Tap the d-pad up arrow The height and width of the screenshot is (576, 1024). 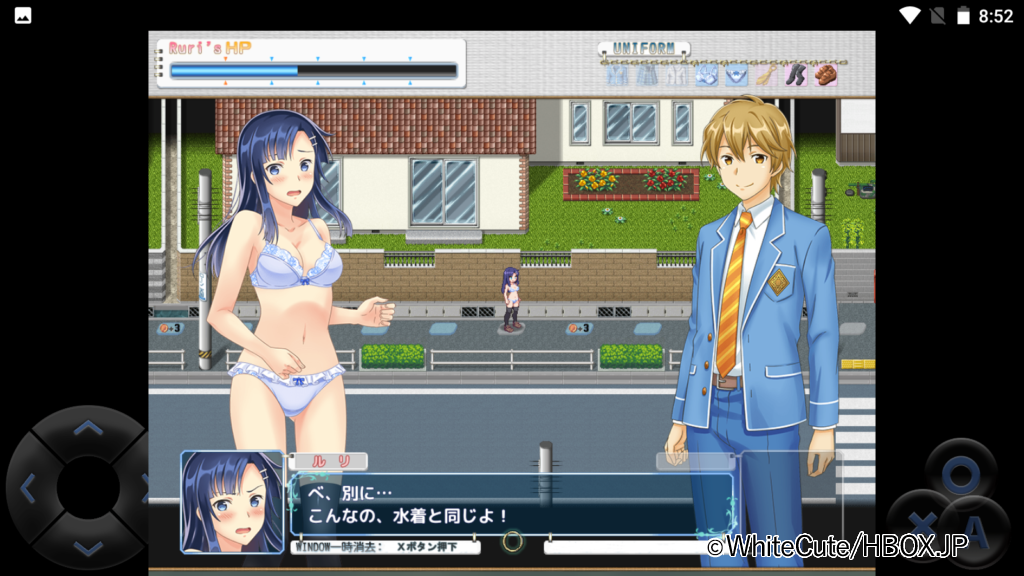88,430
